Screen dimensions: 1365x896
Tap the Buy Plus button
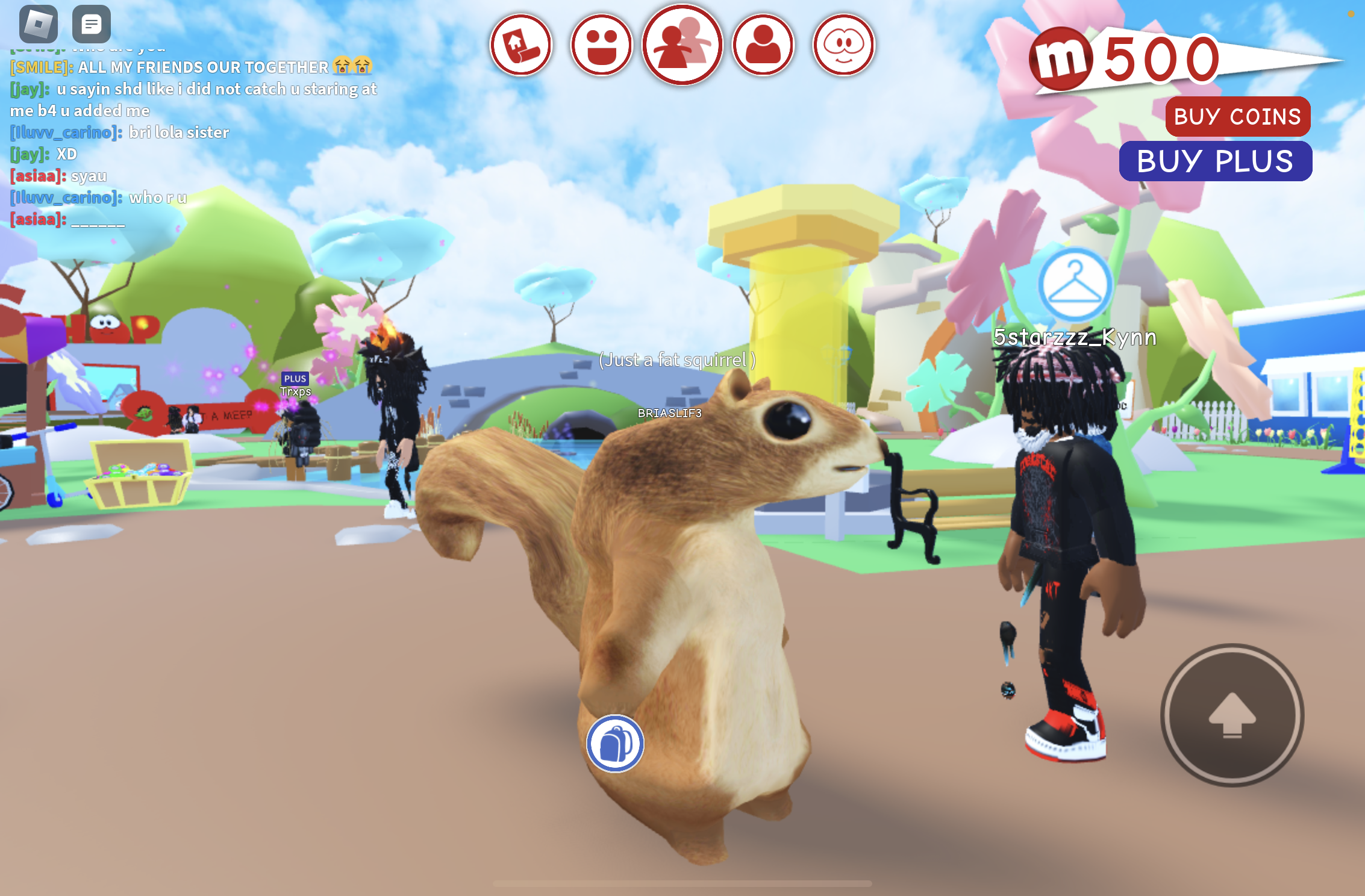point(1215,161)
